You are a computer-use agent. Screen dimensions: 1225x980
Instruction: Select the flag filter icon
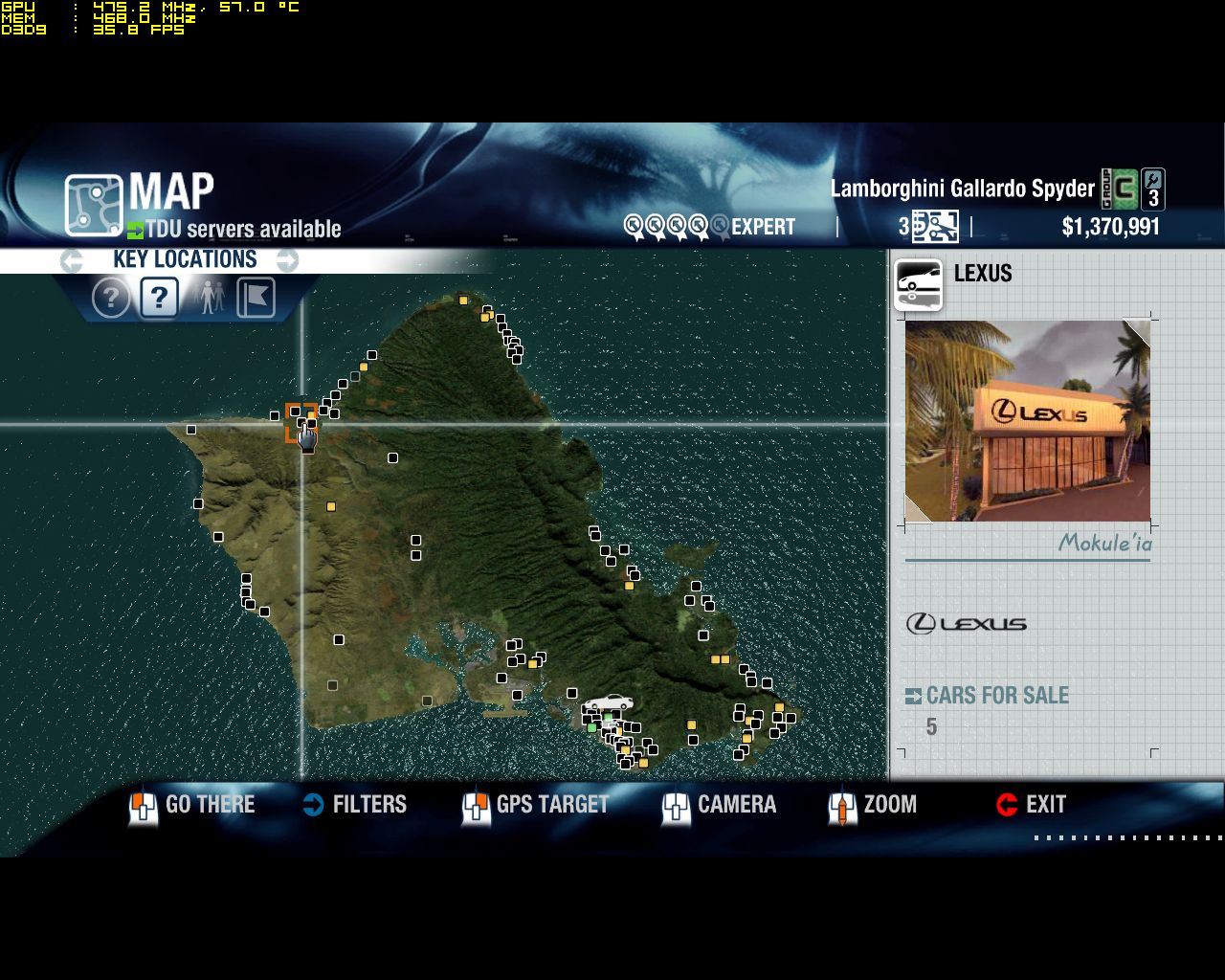pyautogui.click(x=256, y=299)
